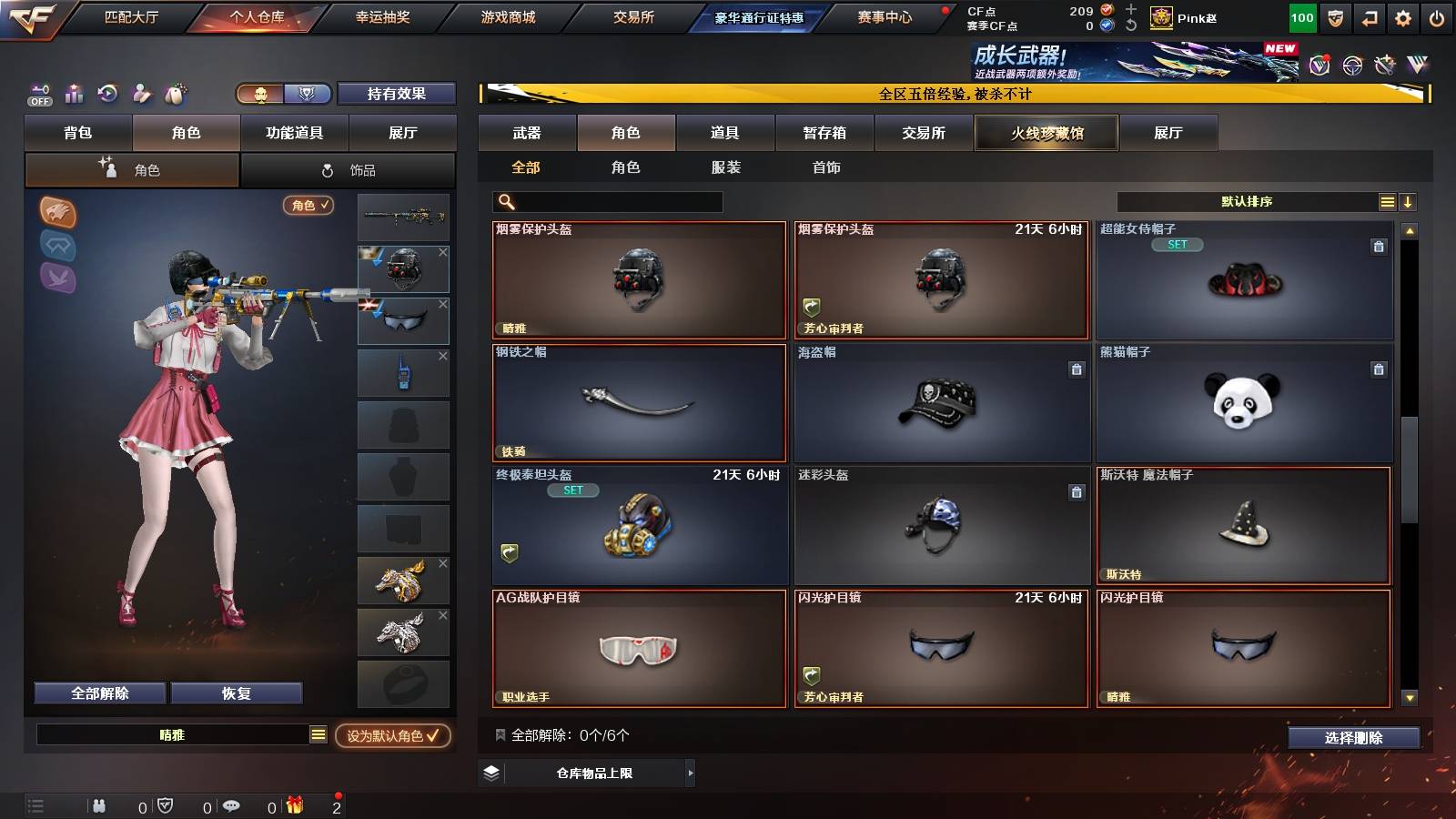Open the character name list menu beside 晴雅
Screen dimensions: 1456x819
[x=318, y=734]
